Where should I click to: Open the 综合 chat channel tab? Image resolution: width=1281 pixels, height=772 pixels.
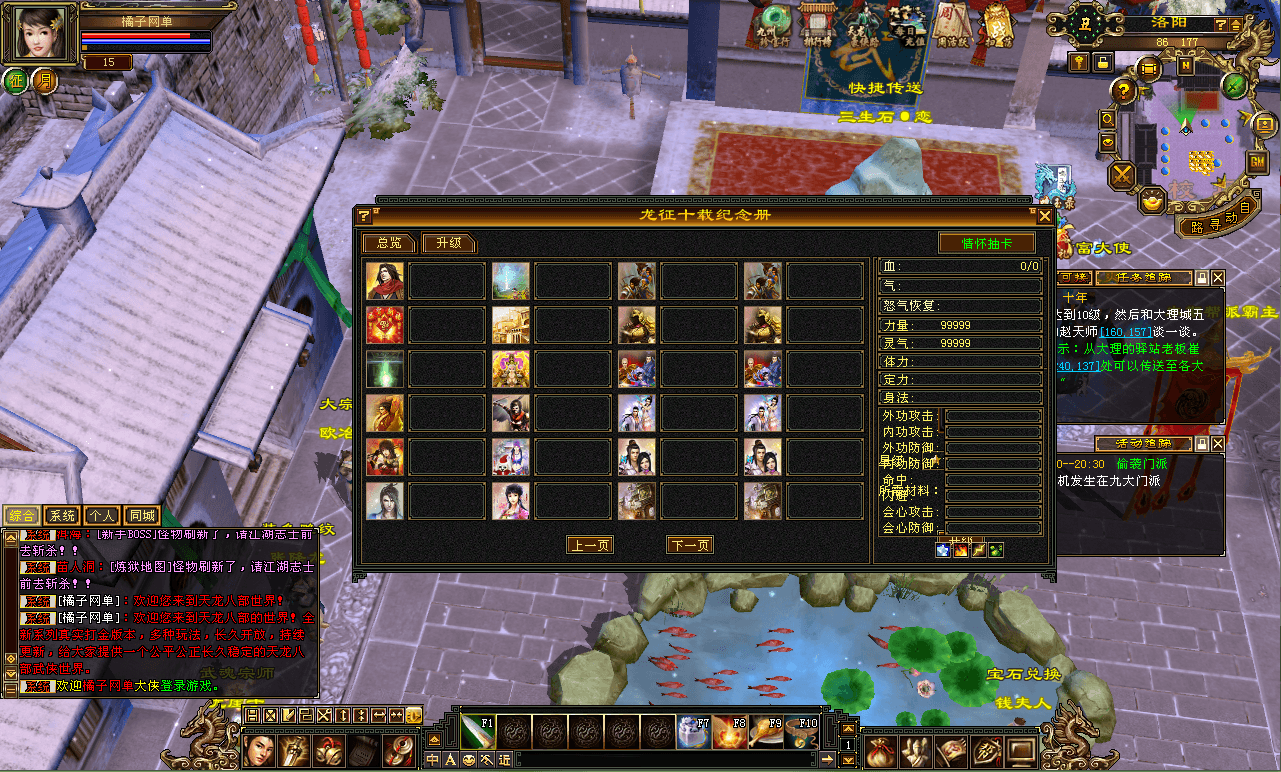click(x=22, y=516)
